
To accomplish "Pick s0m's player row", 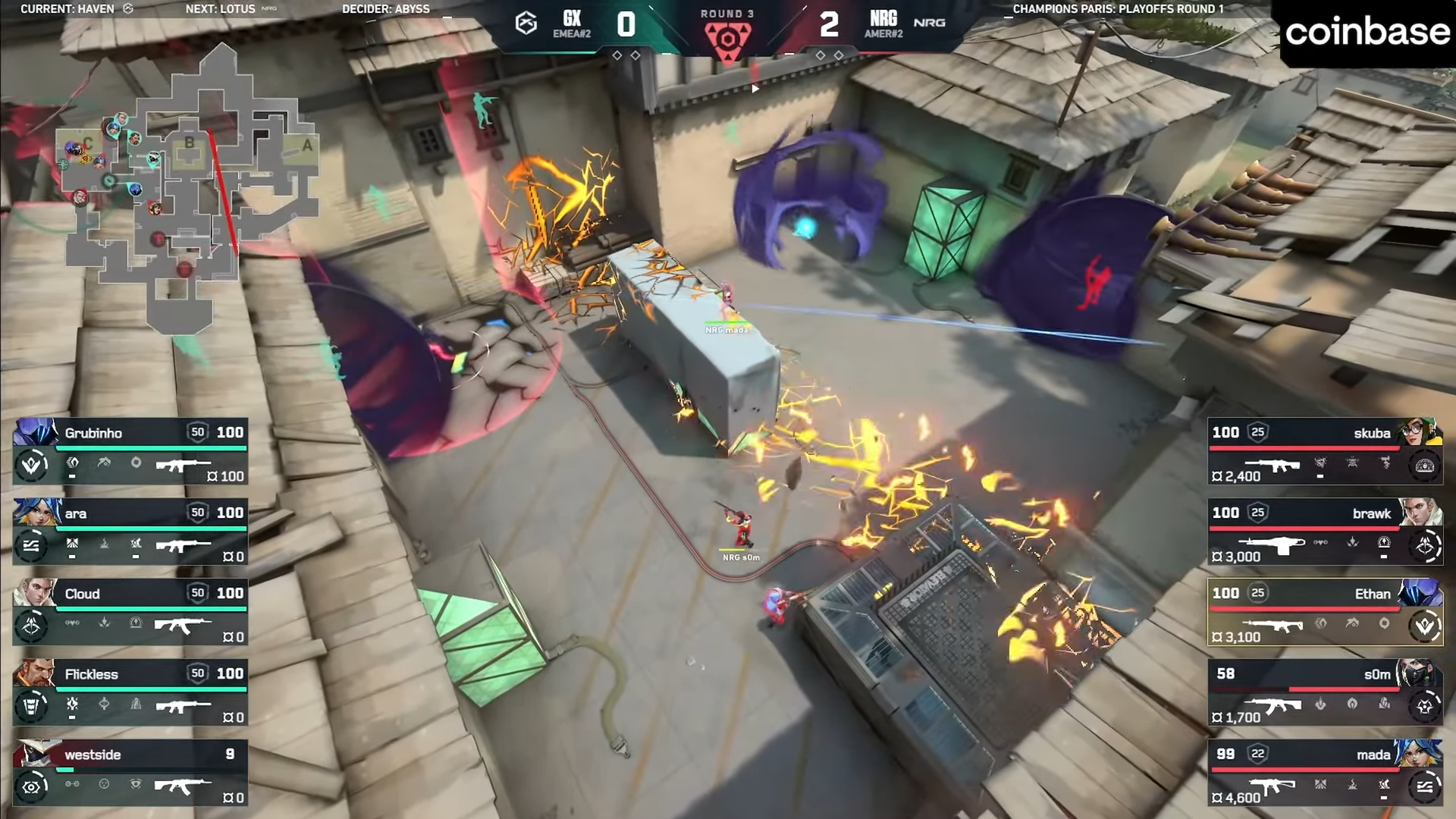I will click(1324, 693).
